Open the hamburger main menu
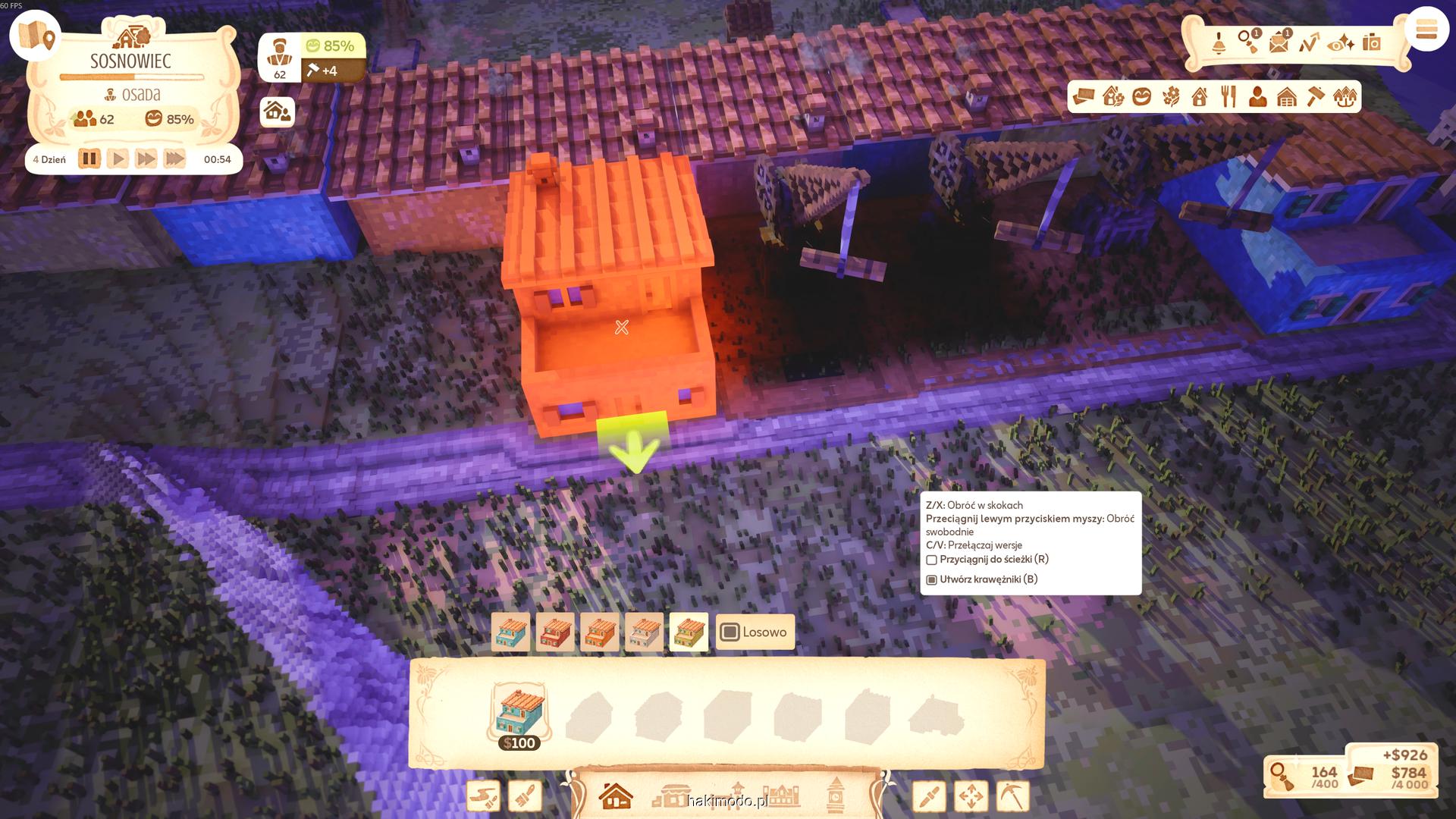The height and width of the screenshot is (819, 1456). 1426,30
